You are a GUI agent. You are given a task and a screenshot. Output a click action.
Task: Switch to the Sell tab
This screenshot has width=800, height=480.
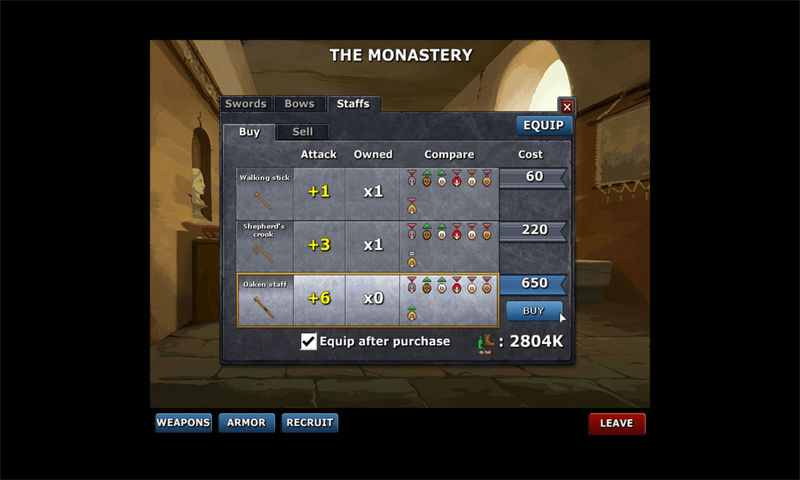pos(302,132)
